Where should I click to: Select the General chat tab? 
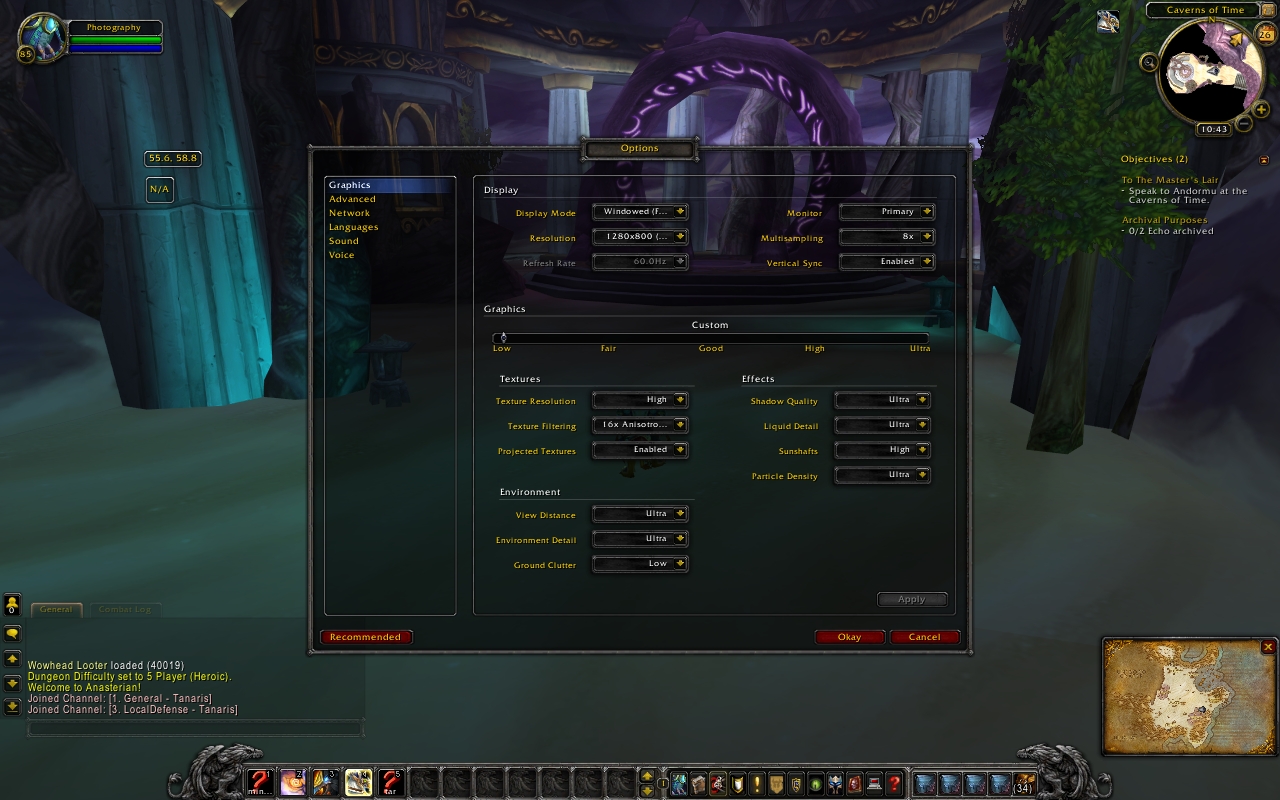coord(56,609)
